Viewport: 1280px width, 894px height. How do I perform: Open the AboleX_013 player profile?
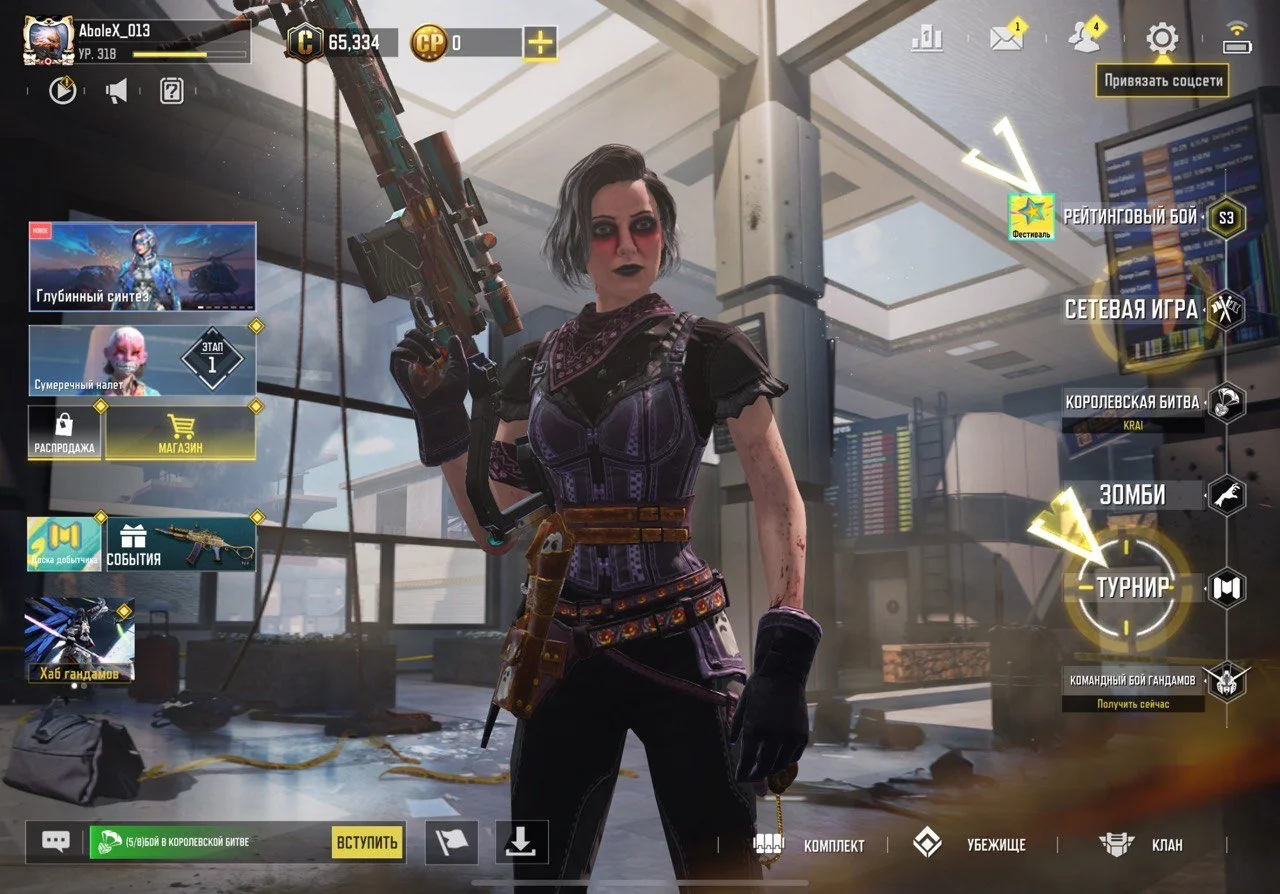[48, 40]
